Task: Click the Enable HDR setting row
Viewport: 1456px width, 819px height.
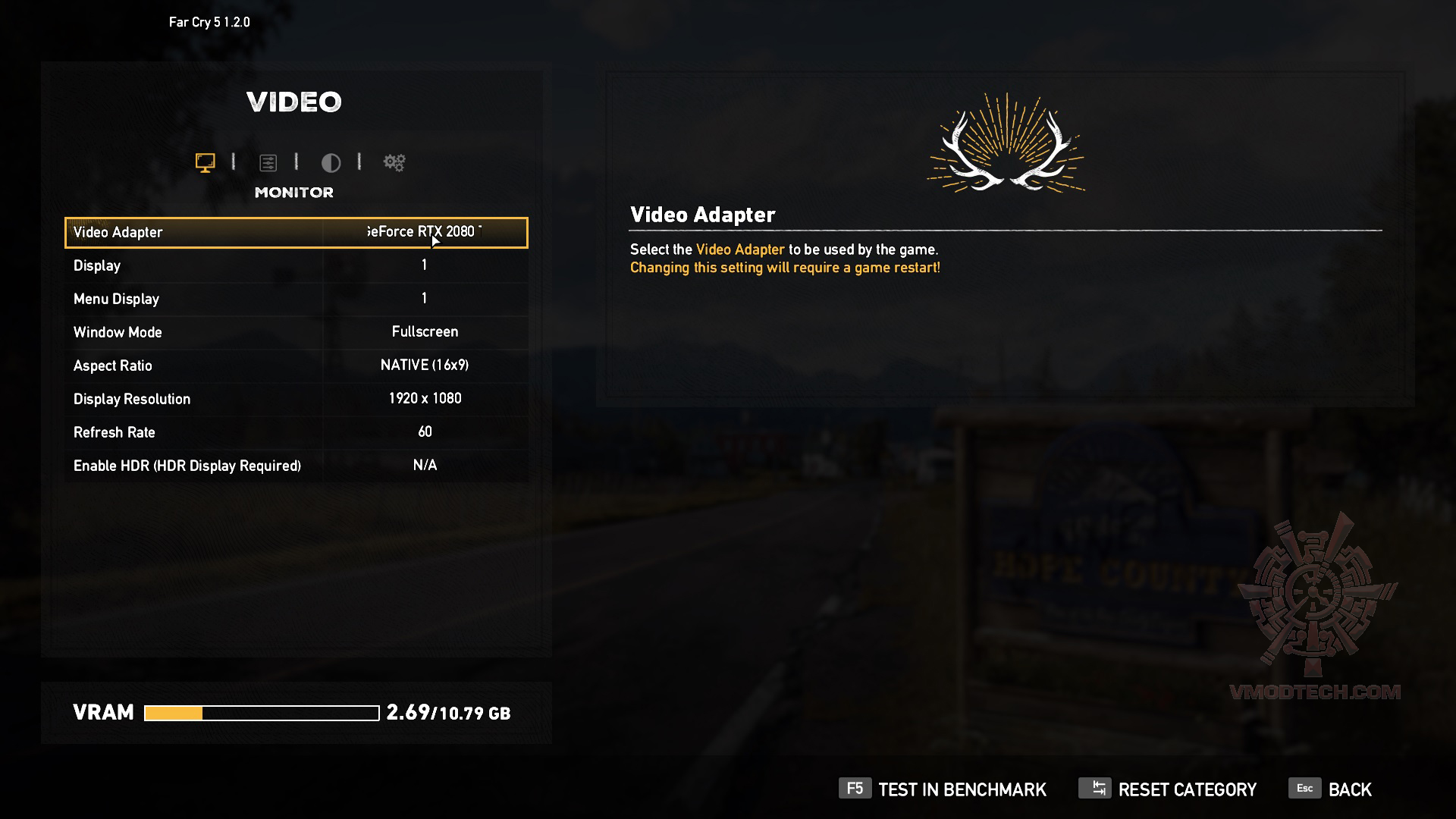Action: (x=296, y=466)
